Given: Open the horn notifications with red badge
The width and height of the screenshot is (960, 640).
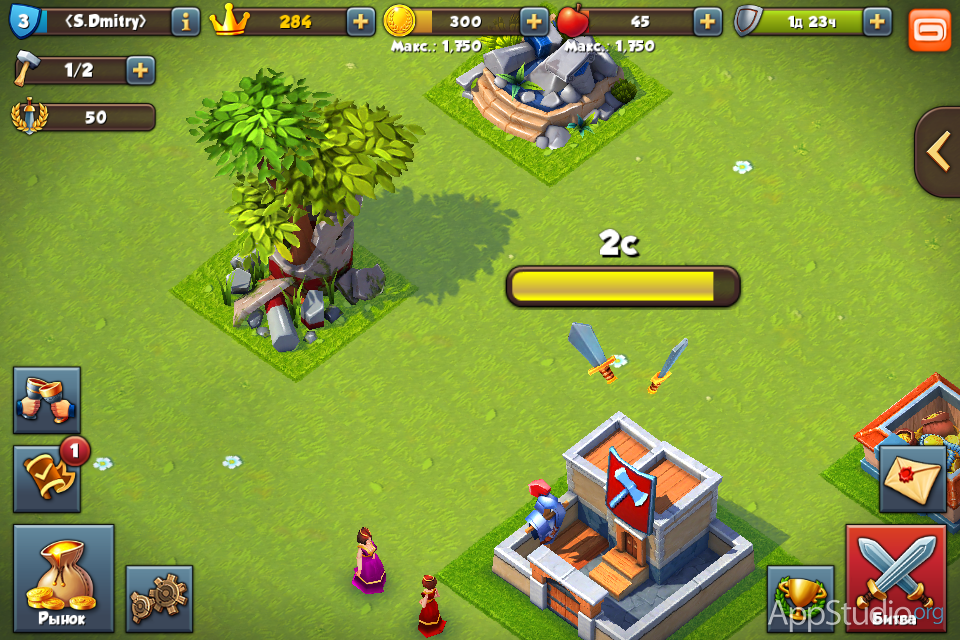Looking at the screenshot, I should coord(47,479).
